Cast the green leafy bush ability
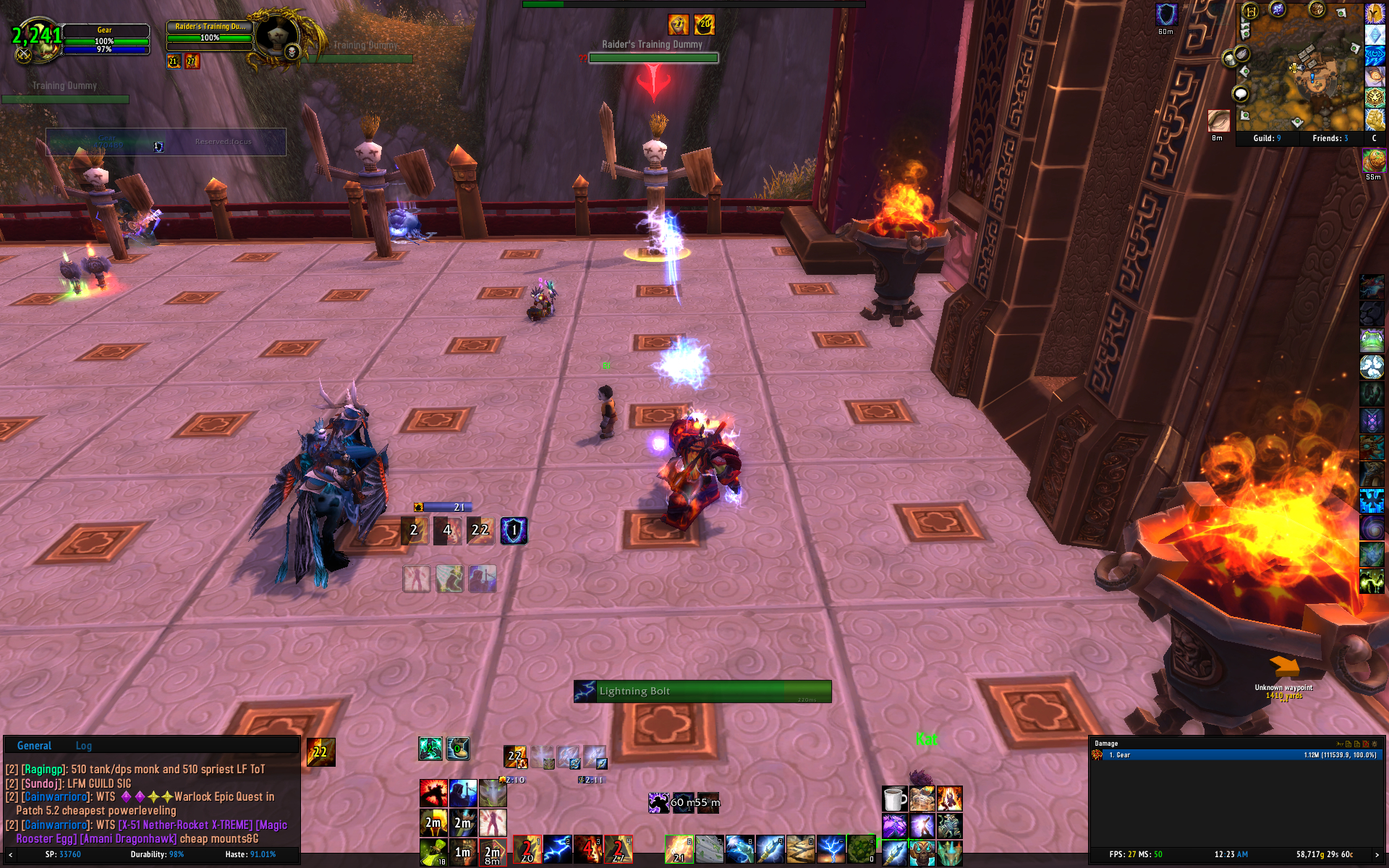The width and height of the screenshot is (1389, 868). coord(861,849)
